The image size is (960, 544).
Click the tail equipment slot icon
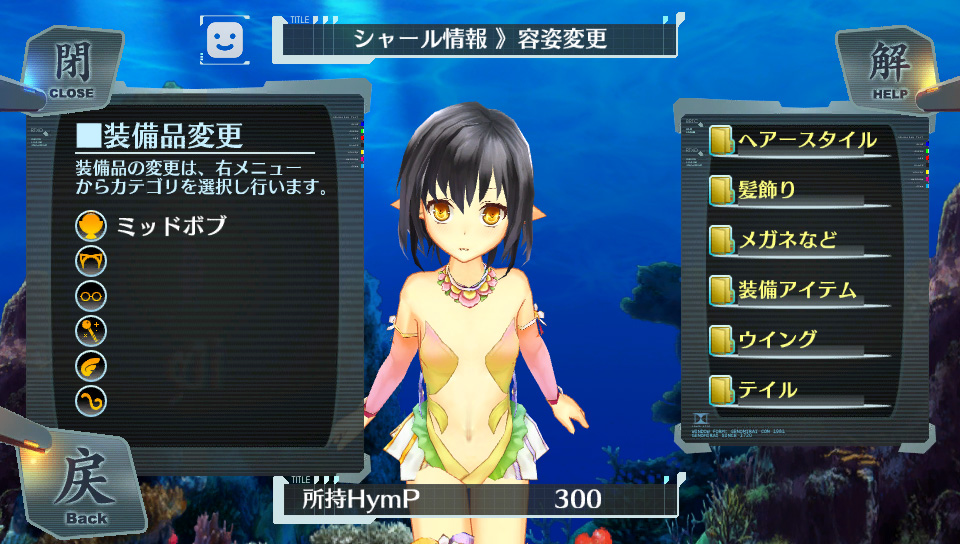click(x=91, y=401)
